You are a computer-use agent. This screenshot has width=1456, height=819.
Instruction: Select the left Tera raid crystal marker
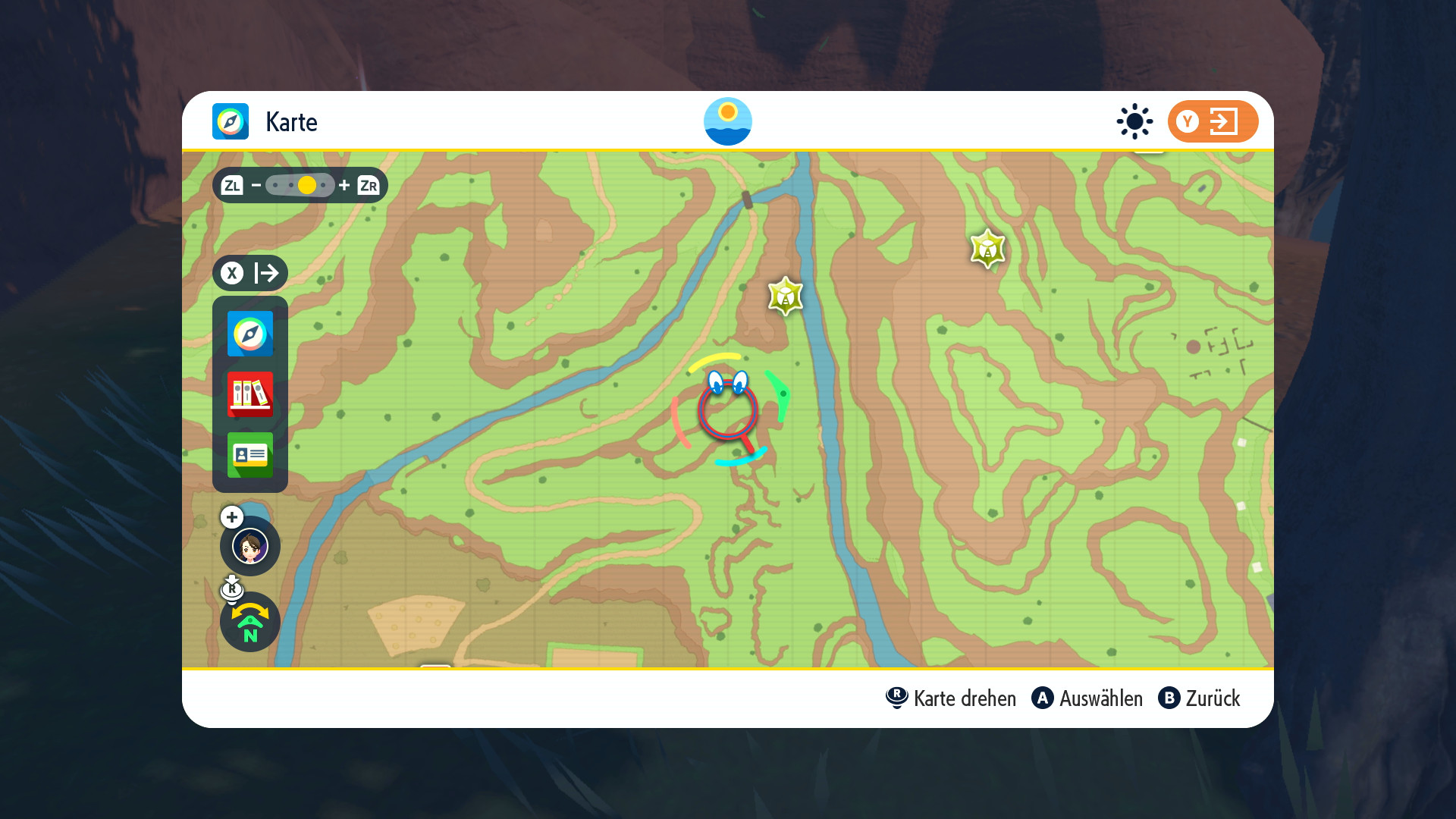(x=785, y=296)
